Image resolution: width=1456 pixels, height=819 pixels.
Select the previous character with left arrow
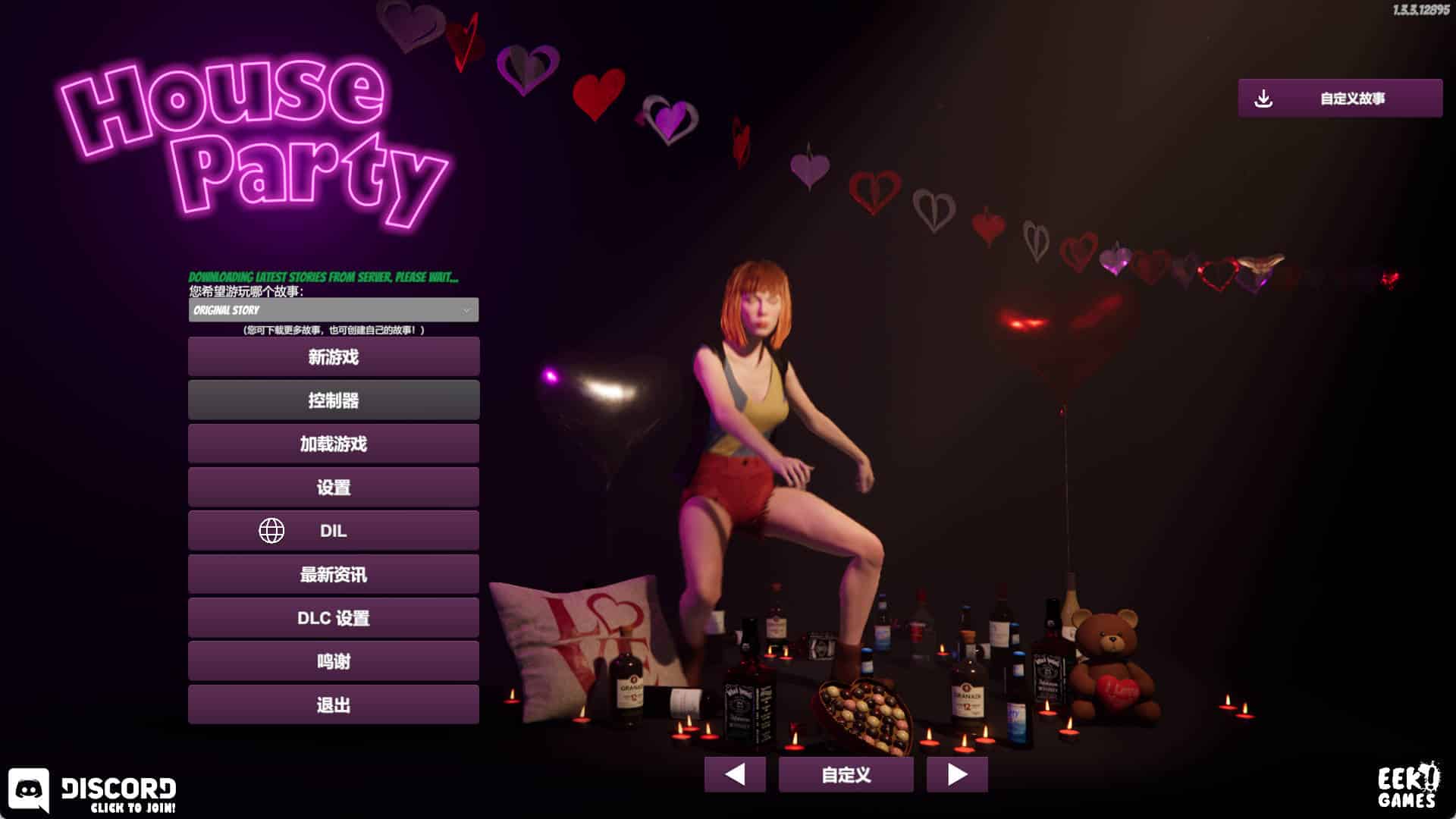pos(734,774)
